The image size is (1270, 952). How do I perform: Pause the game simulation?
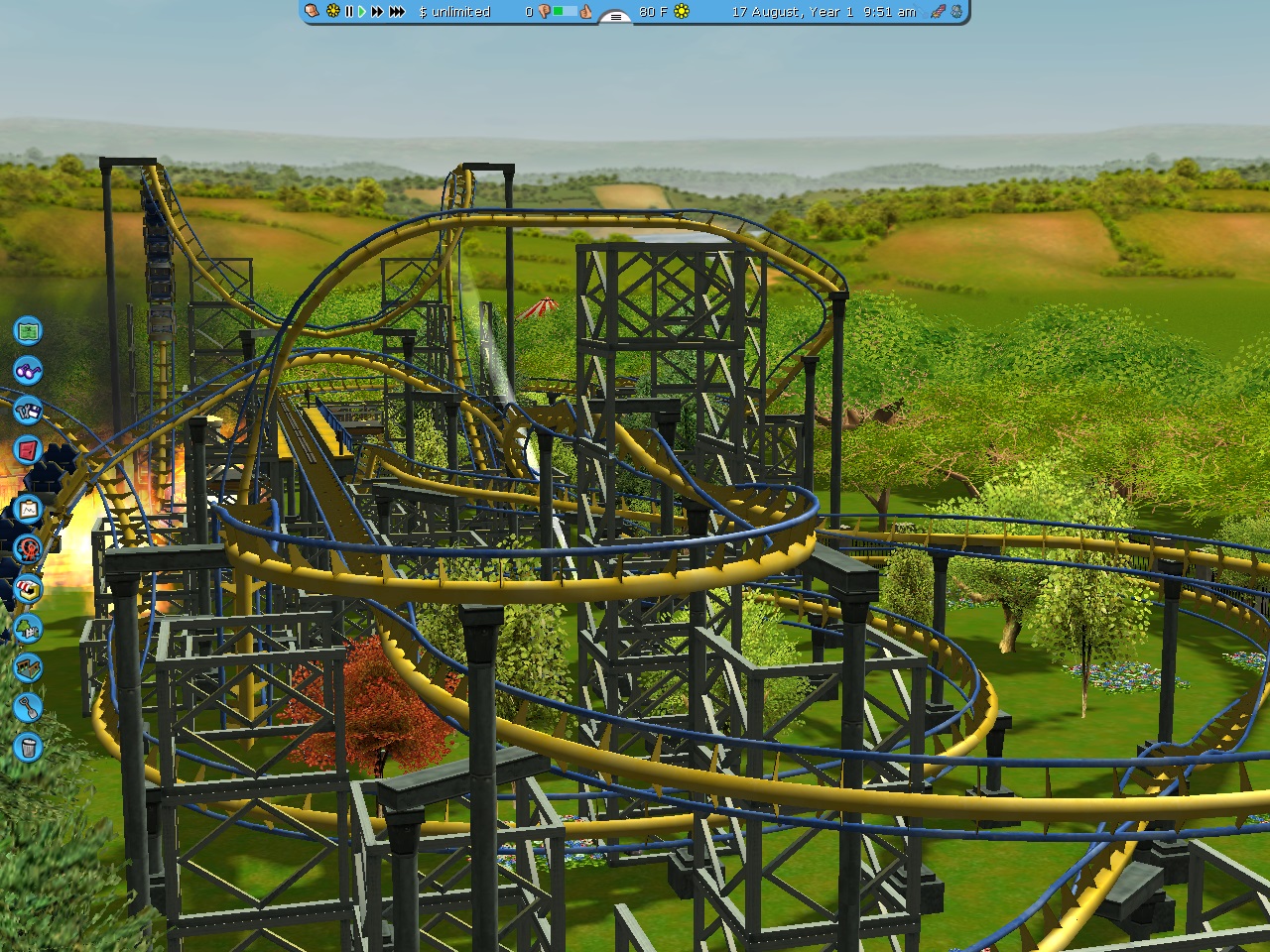(348, 12)
